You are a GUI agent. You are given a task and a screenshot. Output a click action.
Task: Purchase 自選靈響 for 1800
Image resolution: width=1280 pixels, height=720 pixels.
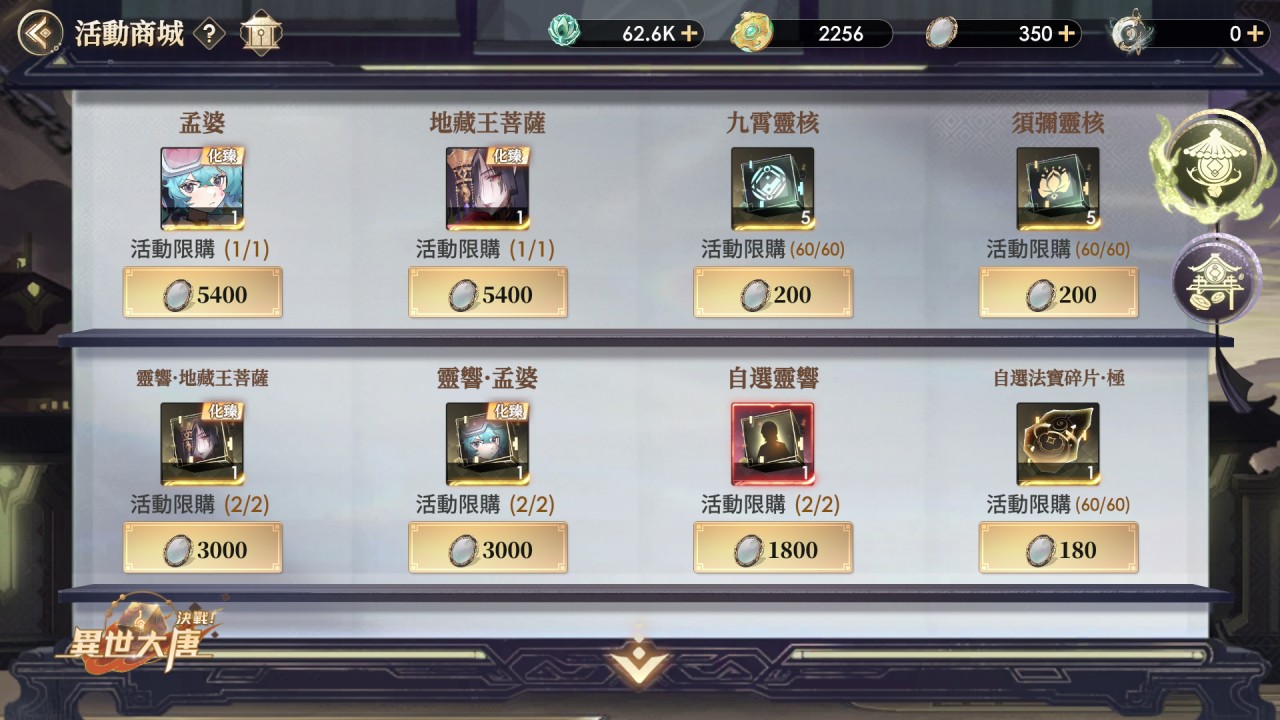773,549
